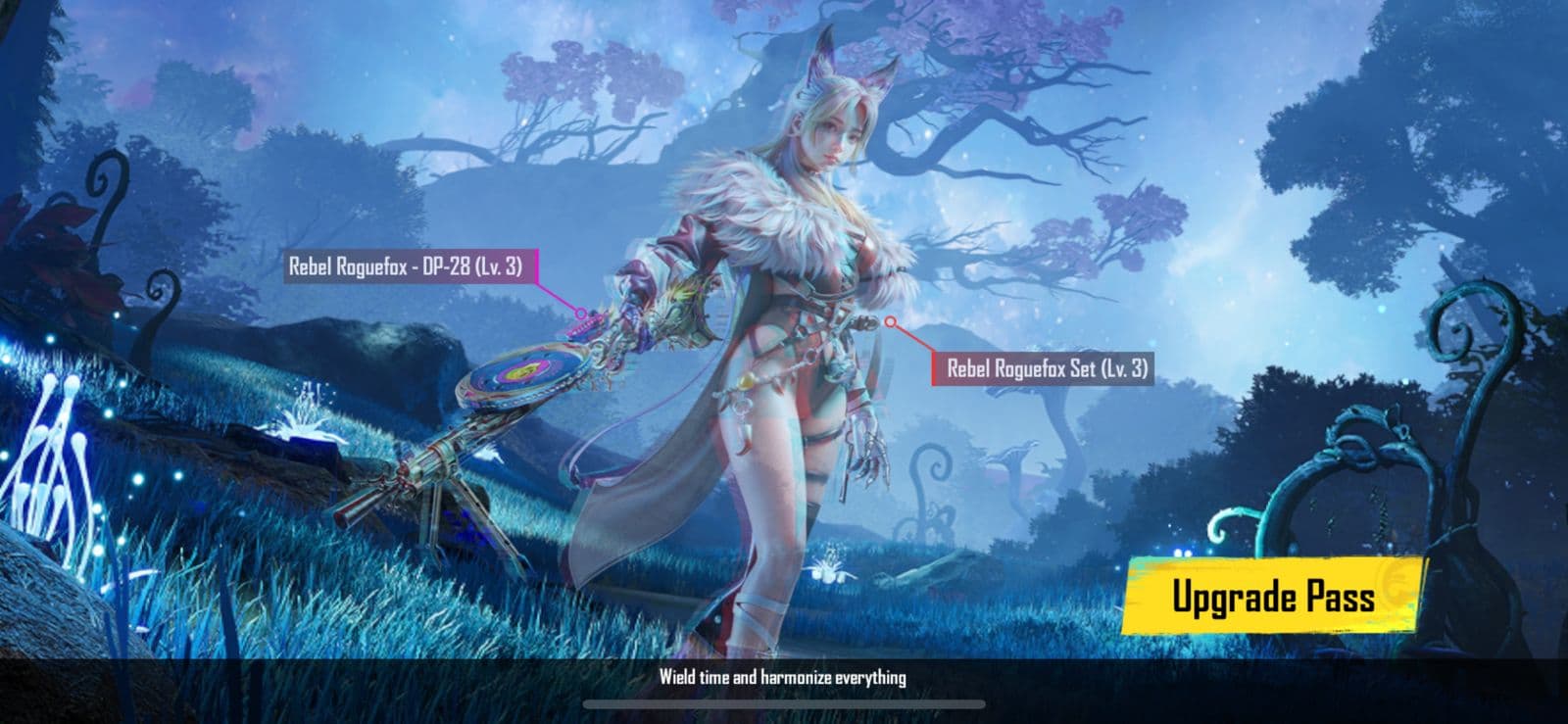The height and width of the screenshot is (724, 1568).
Task: Click the Upgrade Pass button
Action: point(1276,596)
